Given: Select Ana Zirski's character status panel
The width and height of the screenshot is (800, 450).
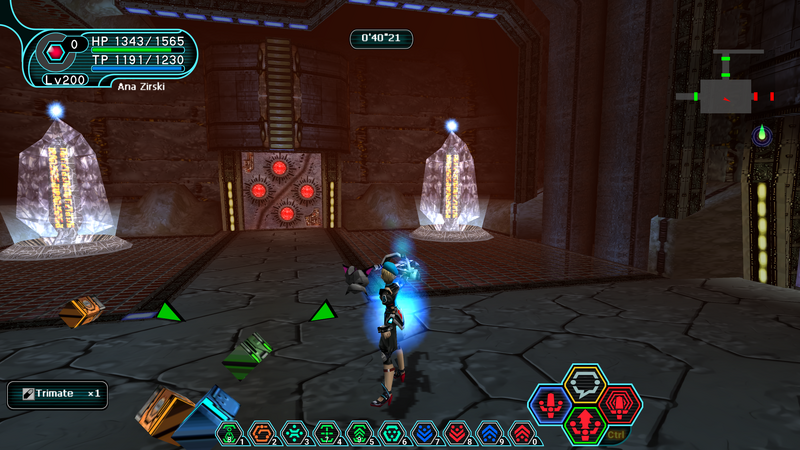Looking at the screenshot, I should point(112,57).
